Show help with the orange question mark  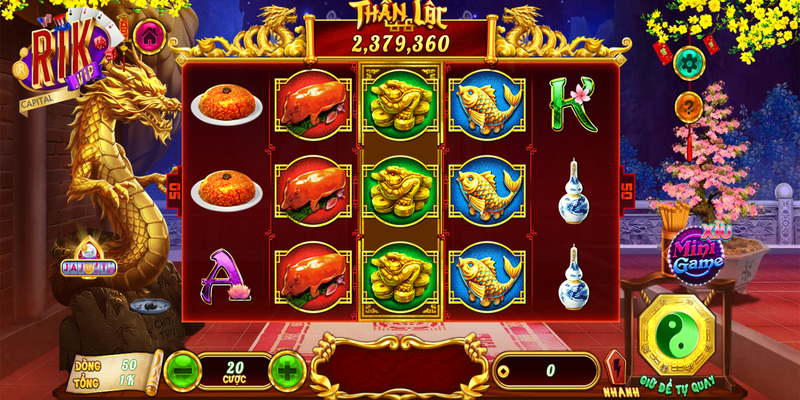[690, 105]
